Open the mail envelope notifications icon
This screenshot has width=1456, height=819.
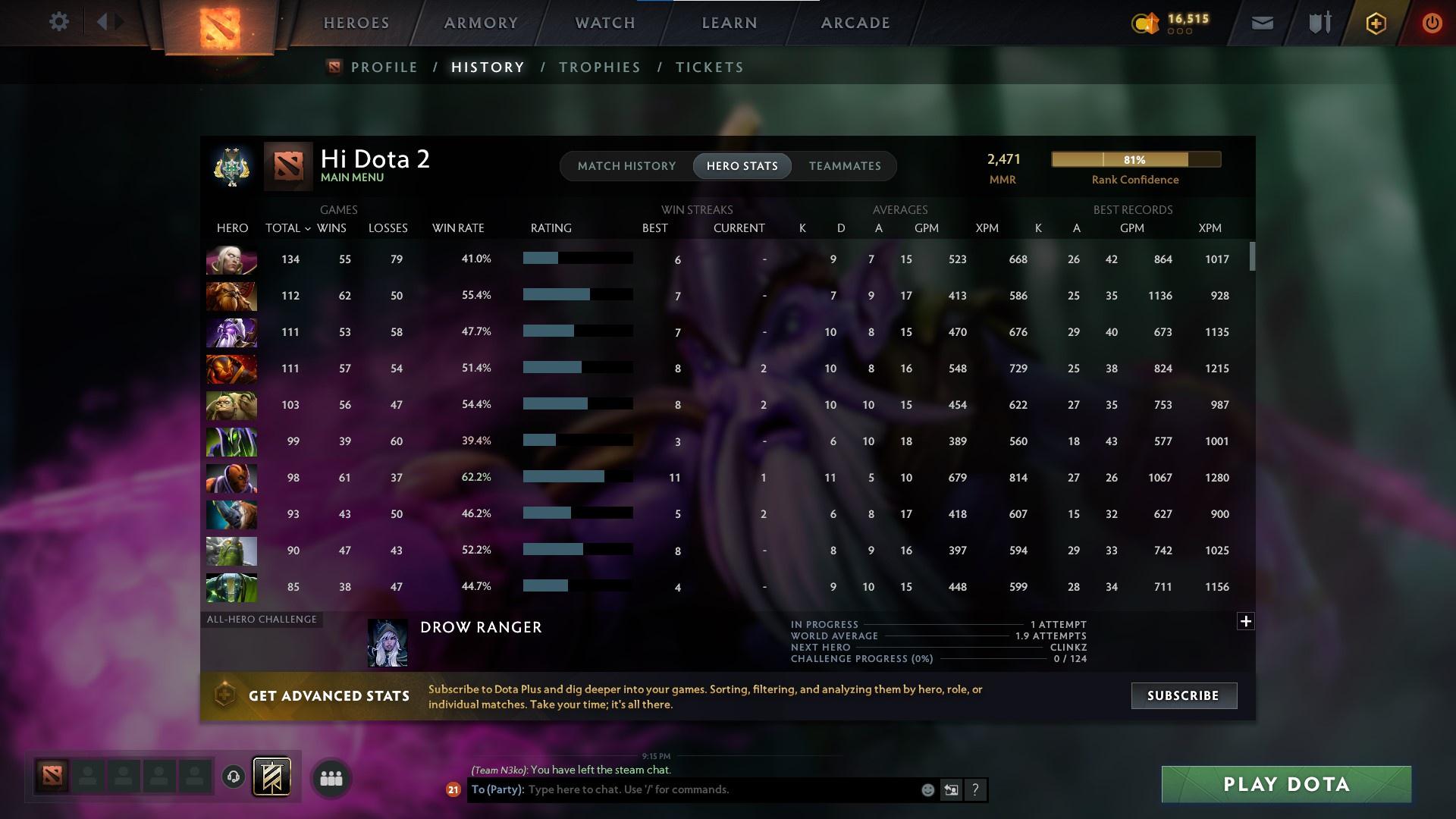tap(1262, 23)
